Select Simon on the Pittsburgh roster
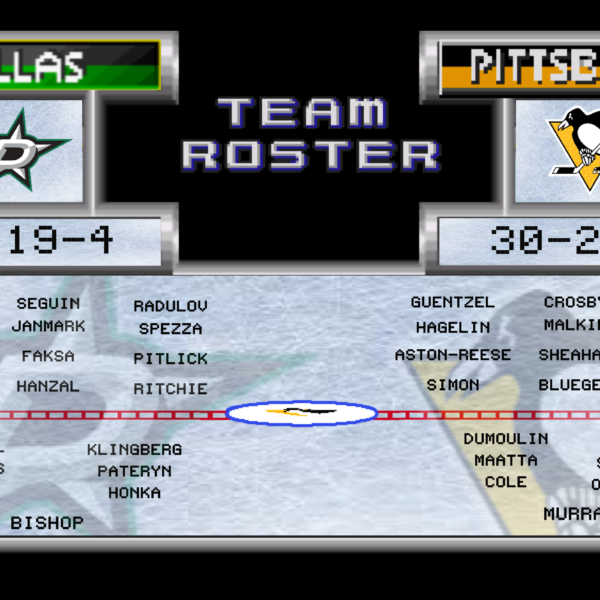Viewport: 600px width, 600px height. click(452, 385)
